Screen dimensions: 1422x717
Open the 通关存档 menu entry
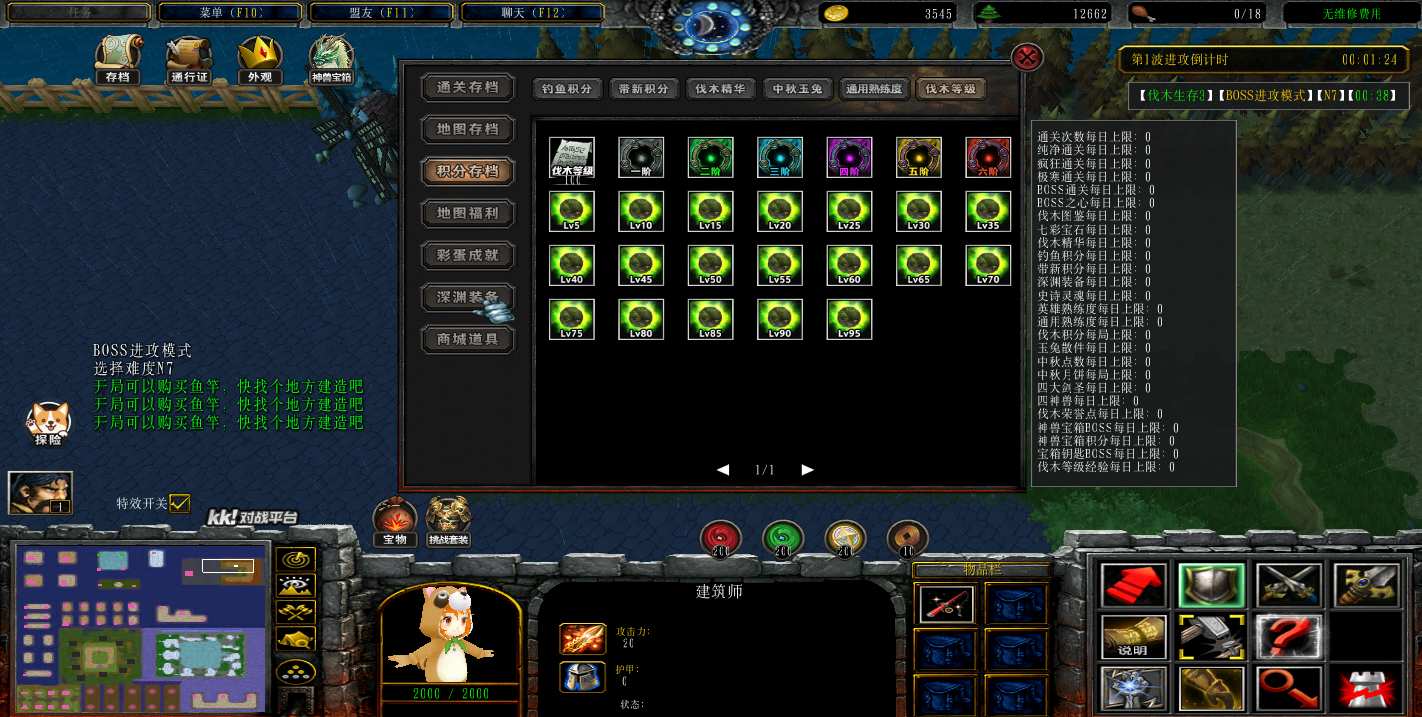[x=467, y=88]
